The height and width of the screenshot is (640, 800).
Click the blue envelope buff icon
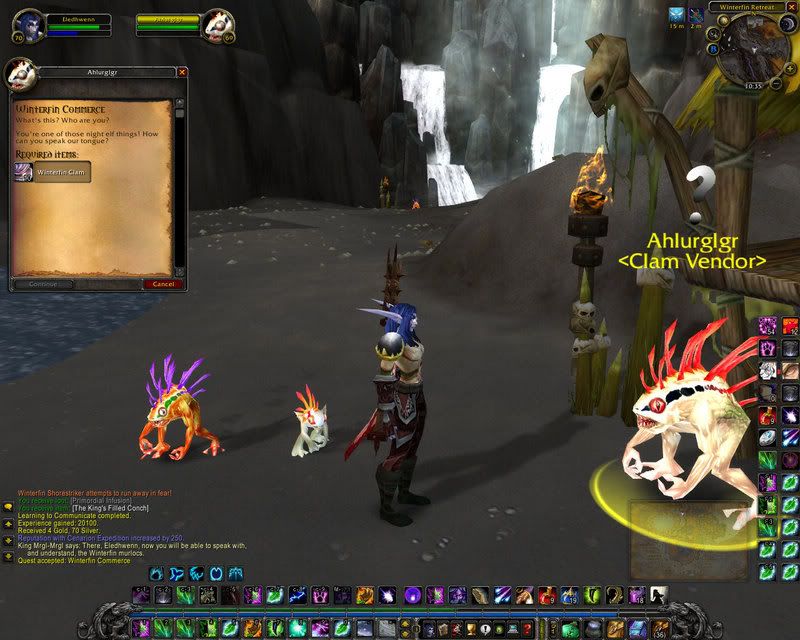[677, 15]
